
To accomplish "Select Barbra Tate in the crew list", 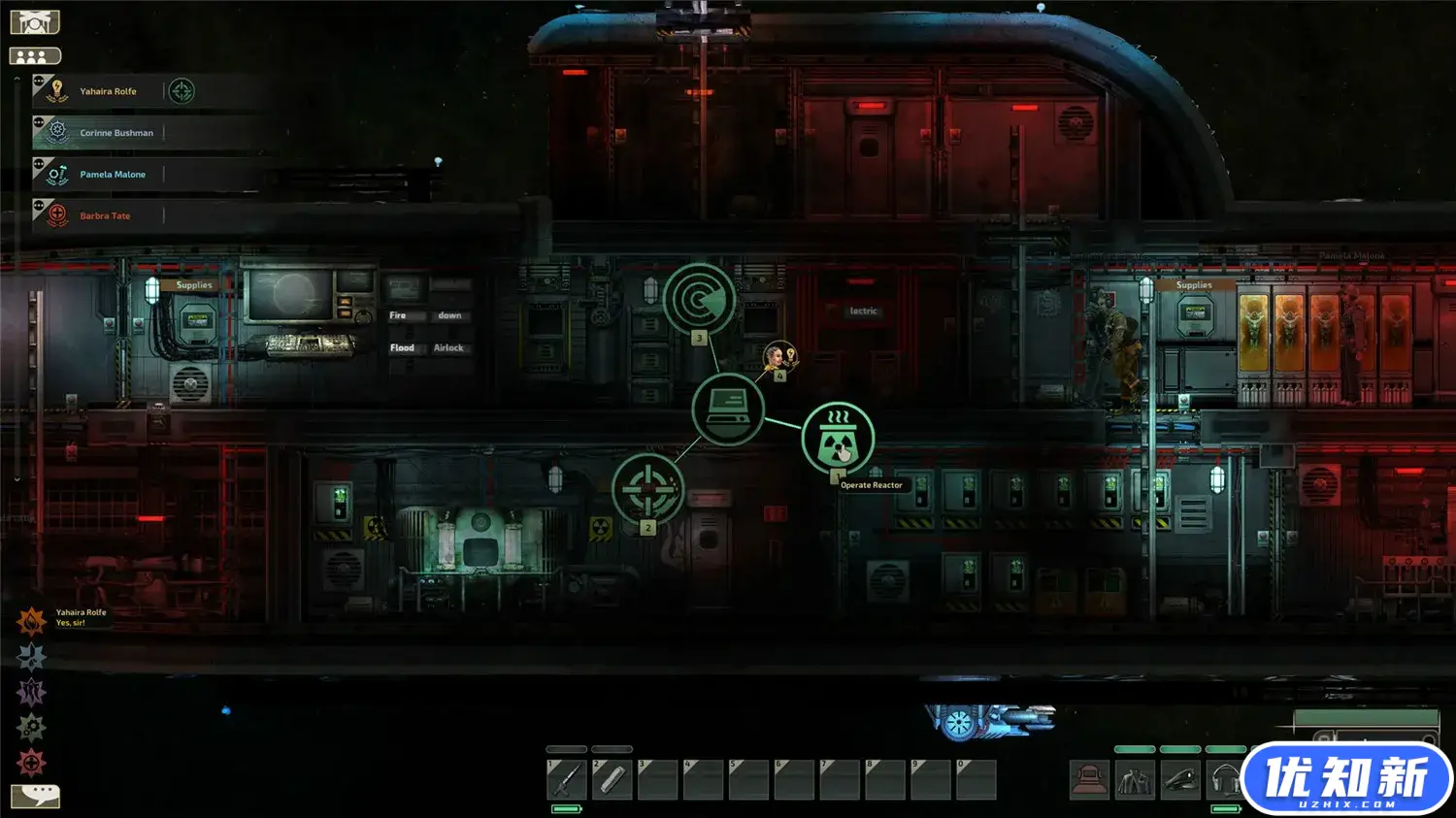I will coord(104,216).
